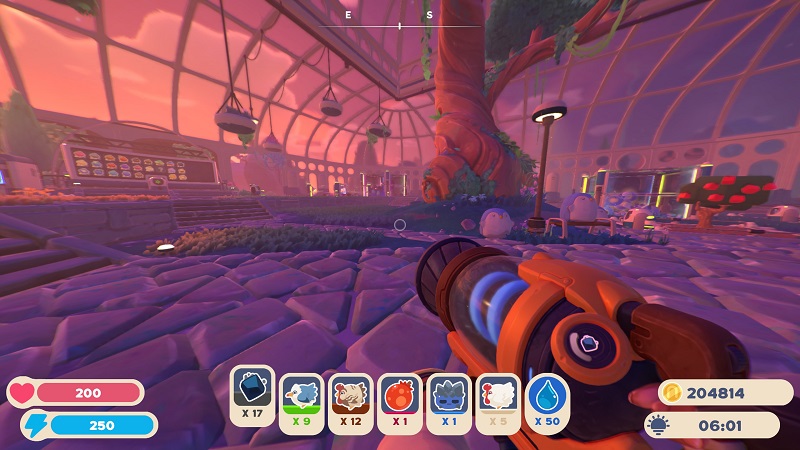Select the blue bird slot with 9

click(x=301, y=396)
